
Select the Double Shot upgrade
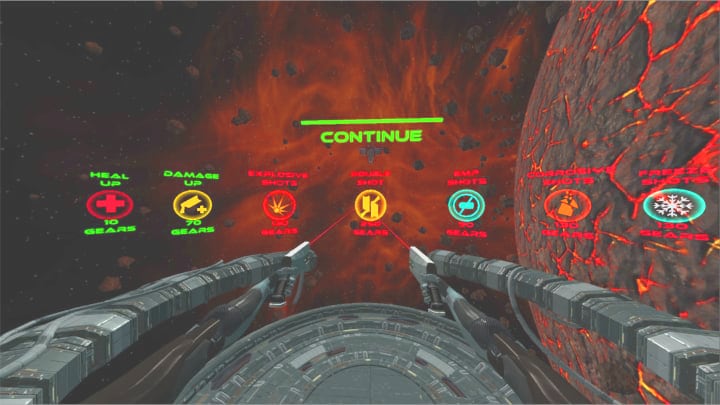coord(368,206)
